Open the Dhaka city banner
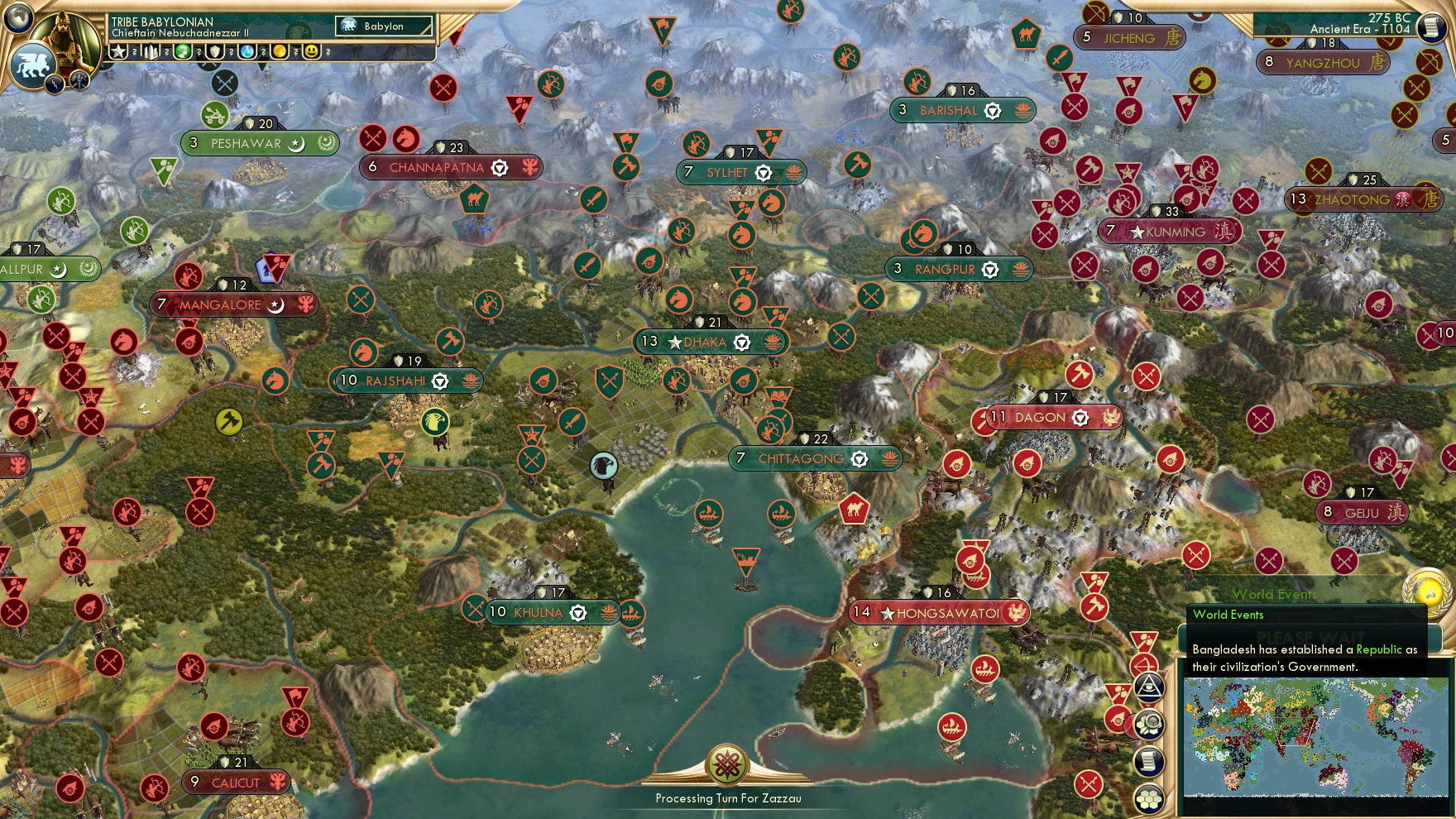 [x=709, y=341]
